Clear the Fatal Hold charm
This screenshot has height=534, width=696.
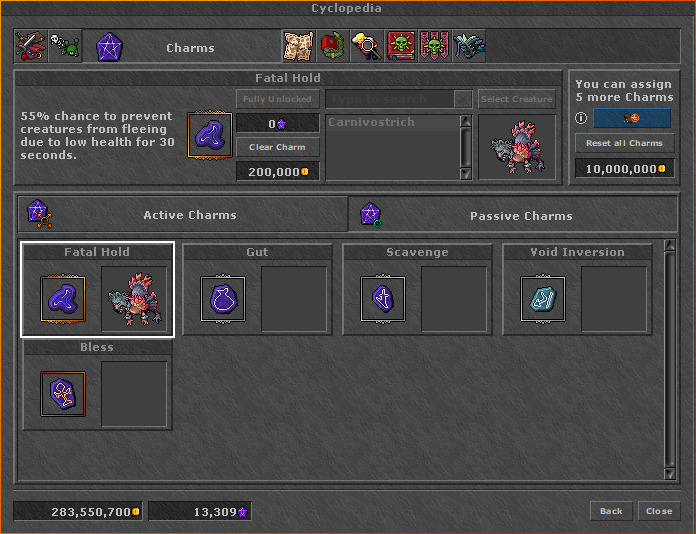click(278, 147)
